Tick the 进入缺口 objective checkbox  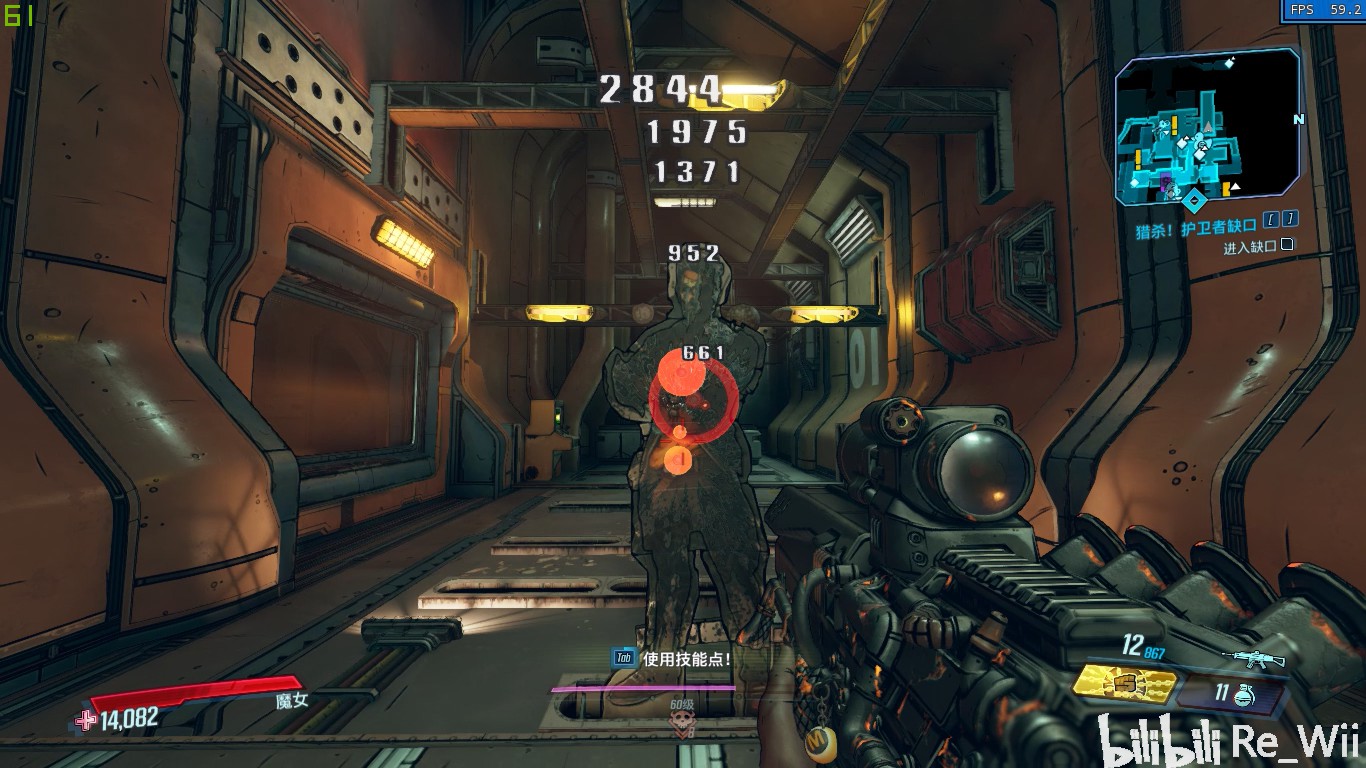click(1287, 245)
